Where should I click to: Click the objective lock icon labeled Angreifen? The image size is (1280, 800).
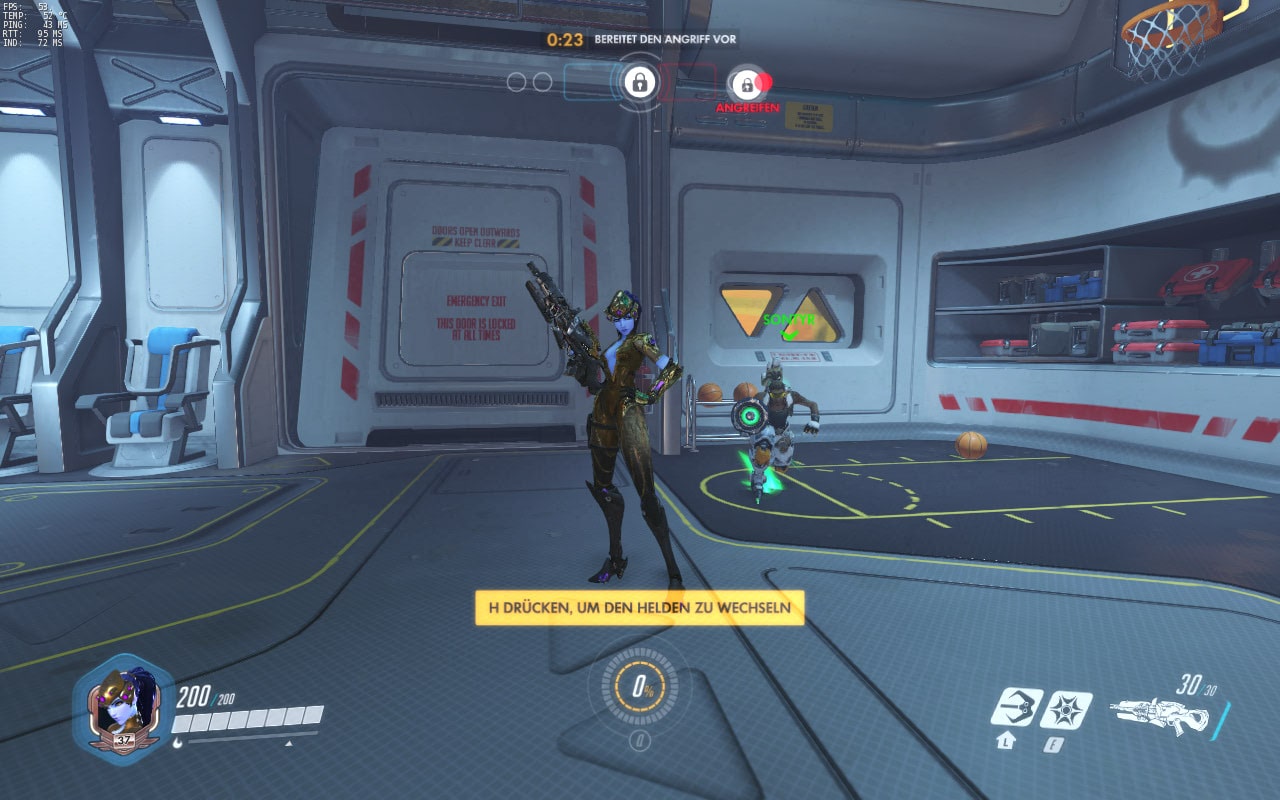pos(747,84)
